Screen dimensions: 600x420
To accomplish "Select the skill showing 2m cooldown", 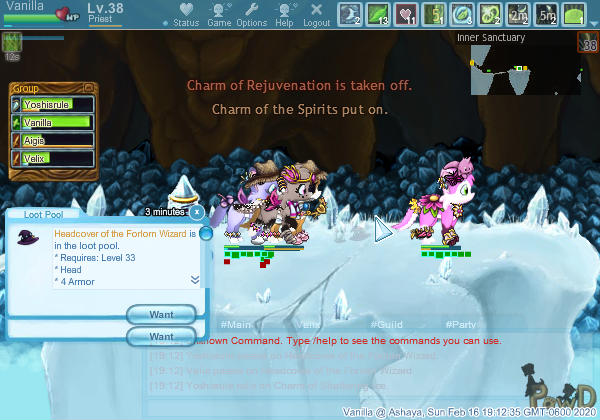I will click(x=519, y=14).
